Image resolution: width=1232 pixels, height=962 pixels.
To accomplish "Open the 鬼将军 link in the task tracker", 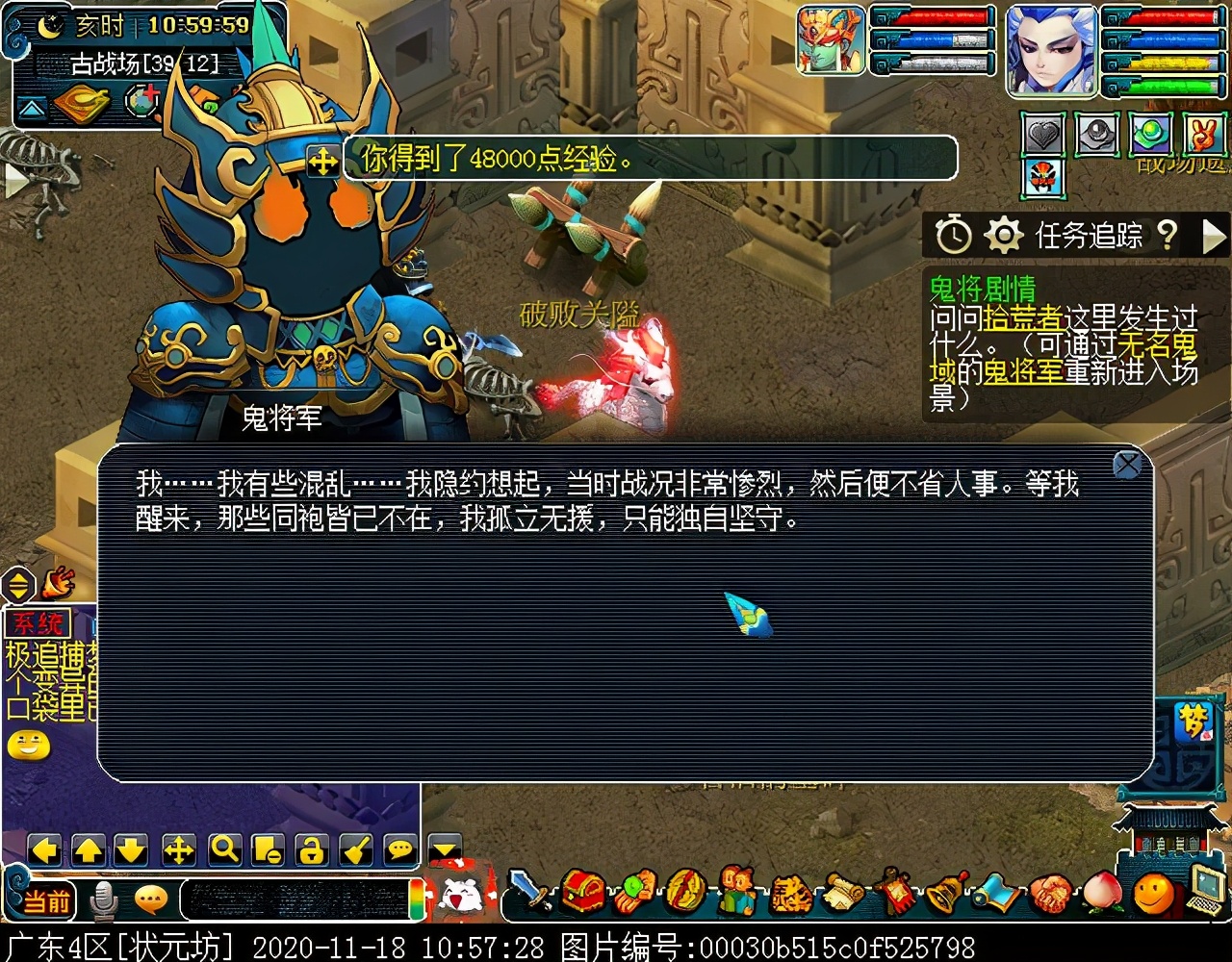I will (1024, 372).
